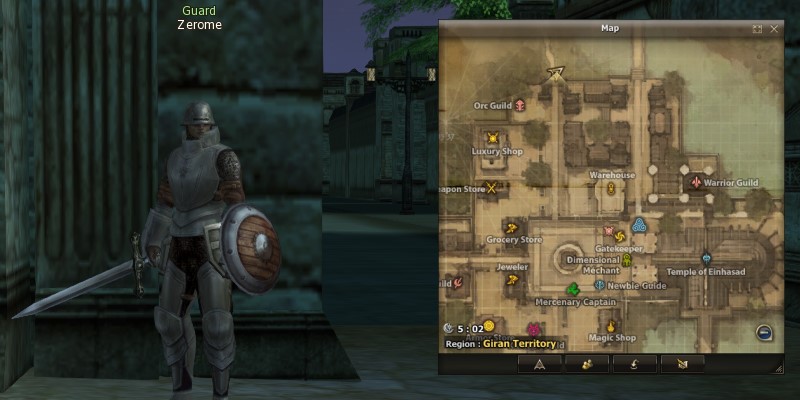Click the arrowhead button on map toolbar

pos(540,364)
